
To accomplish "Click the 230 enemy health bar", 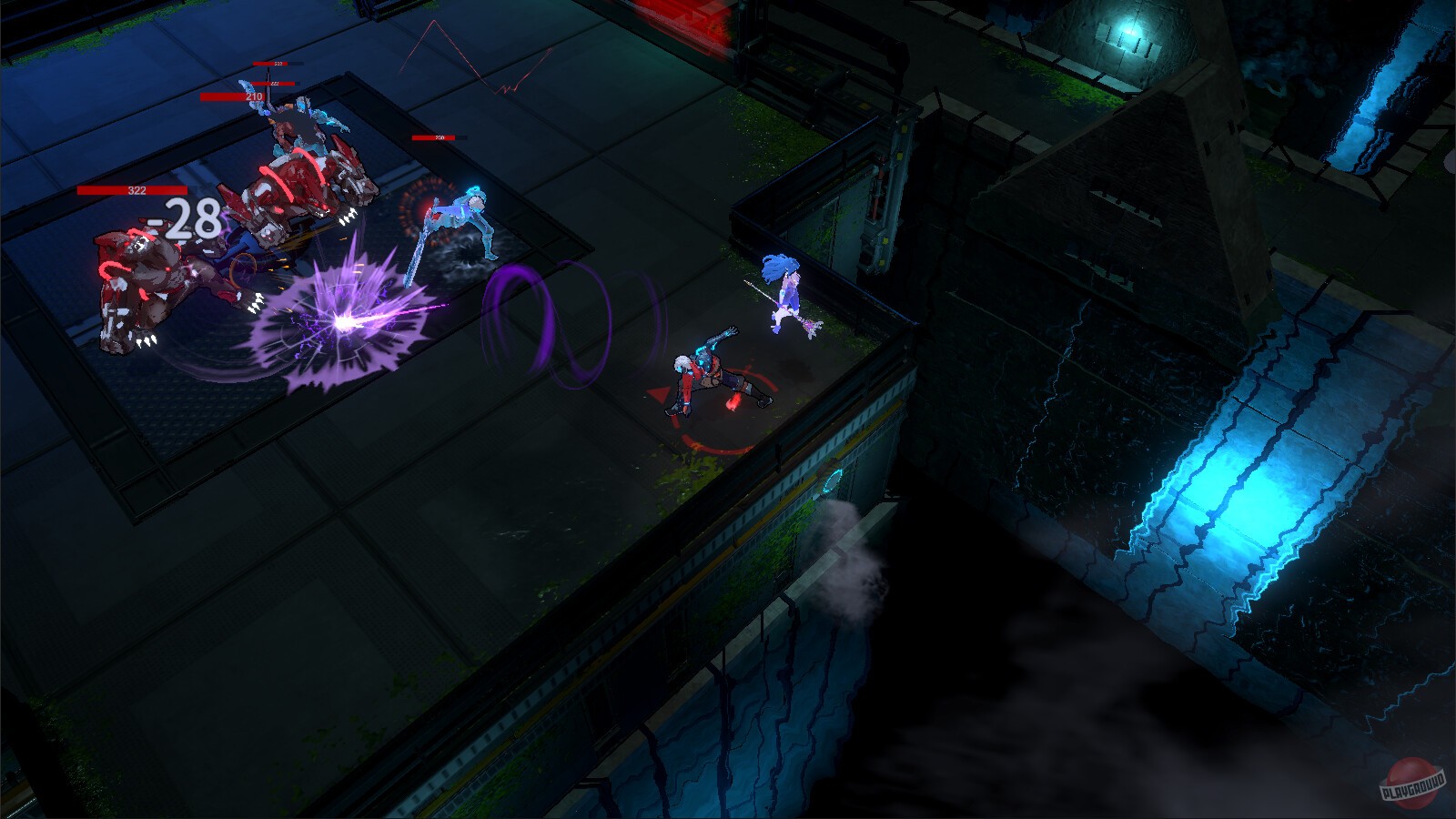I will pos(437,138).
